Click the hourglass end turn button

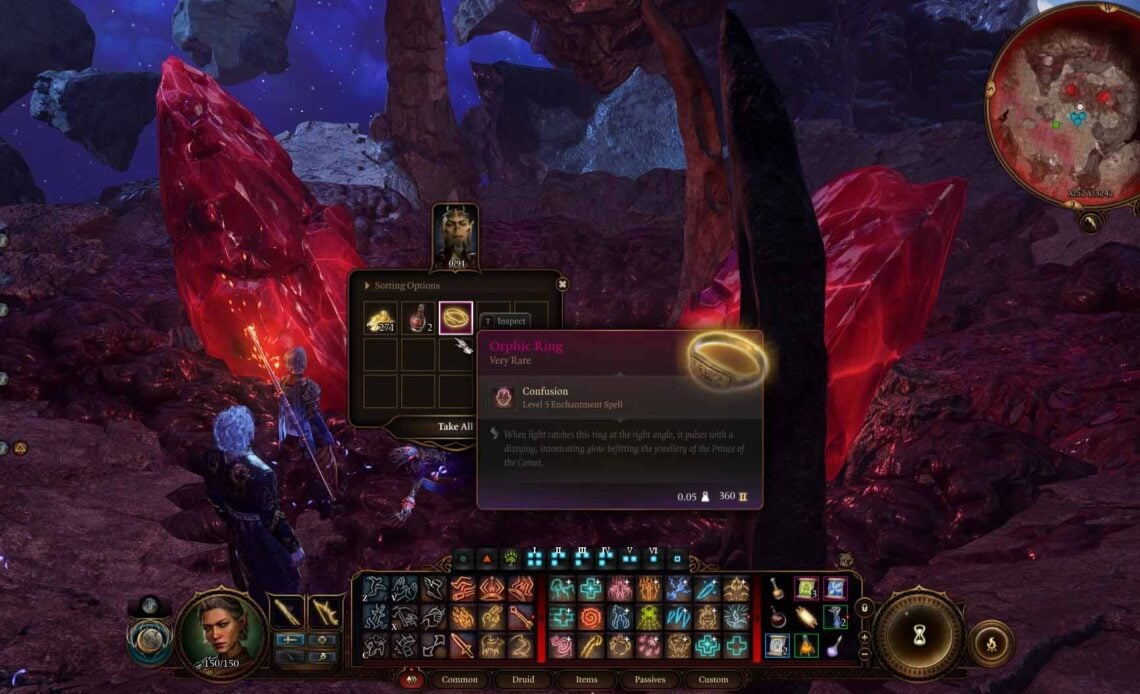(918, 638)
